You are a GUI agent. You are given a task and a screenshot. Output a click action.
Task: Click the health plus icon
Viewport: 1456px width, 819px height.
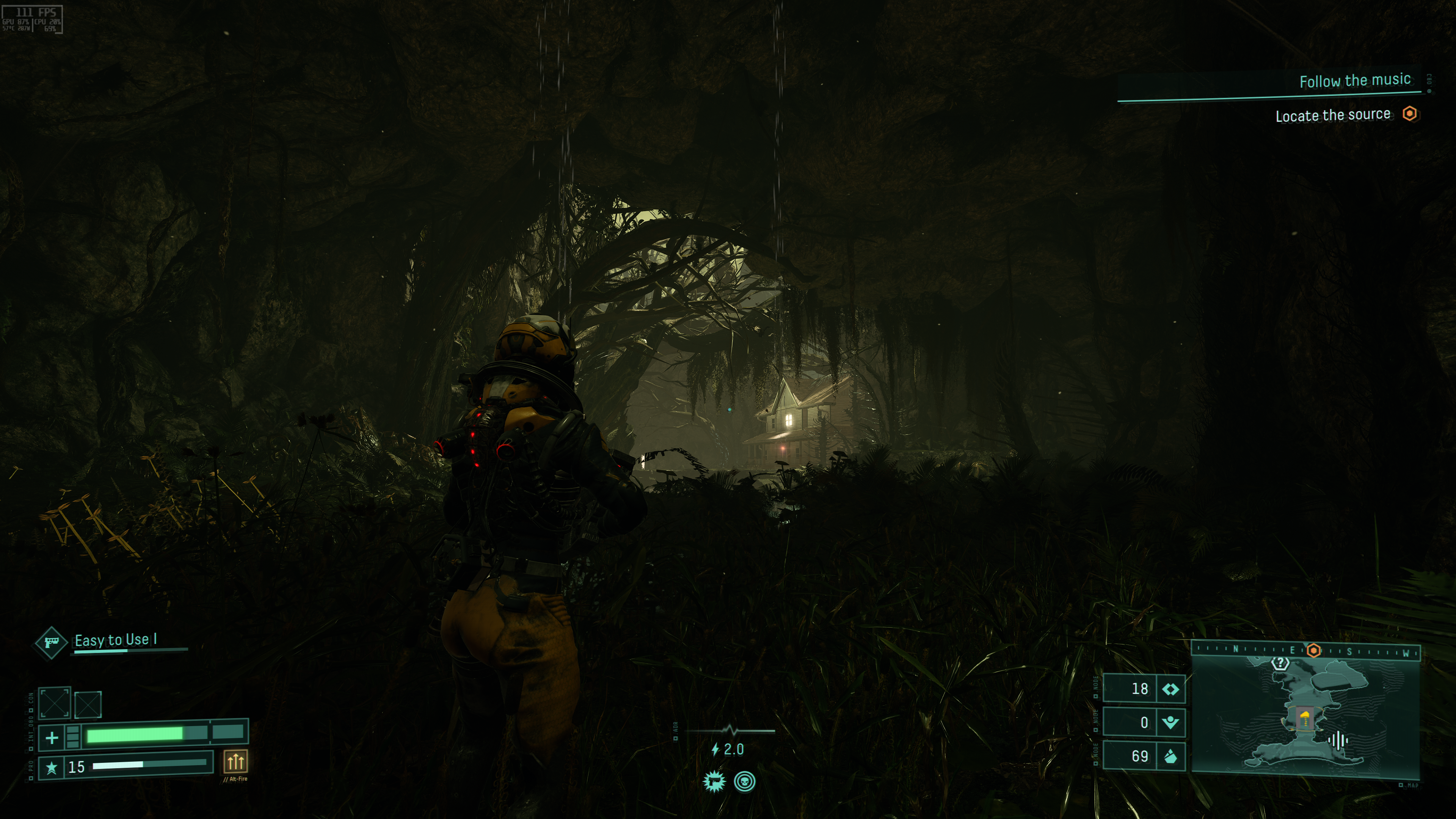click(52, 737)
